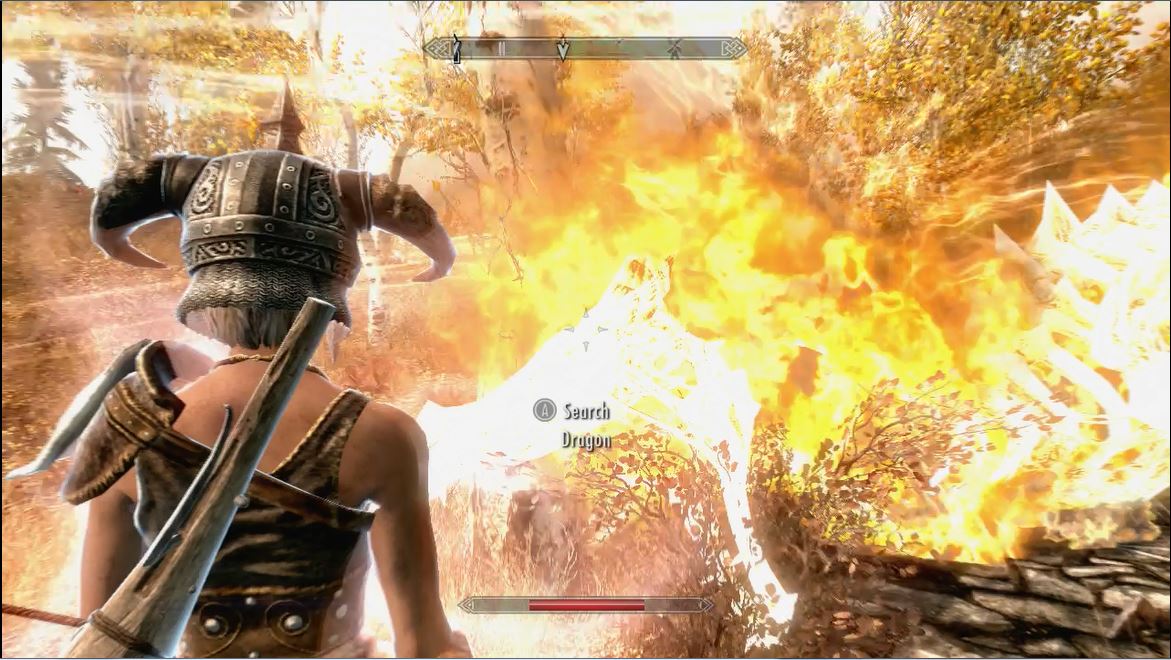Click the quest arrow marker on the compass
The image size is (1171, 660).
coord(563,49)
